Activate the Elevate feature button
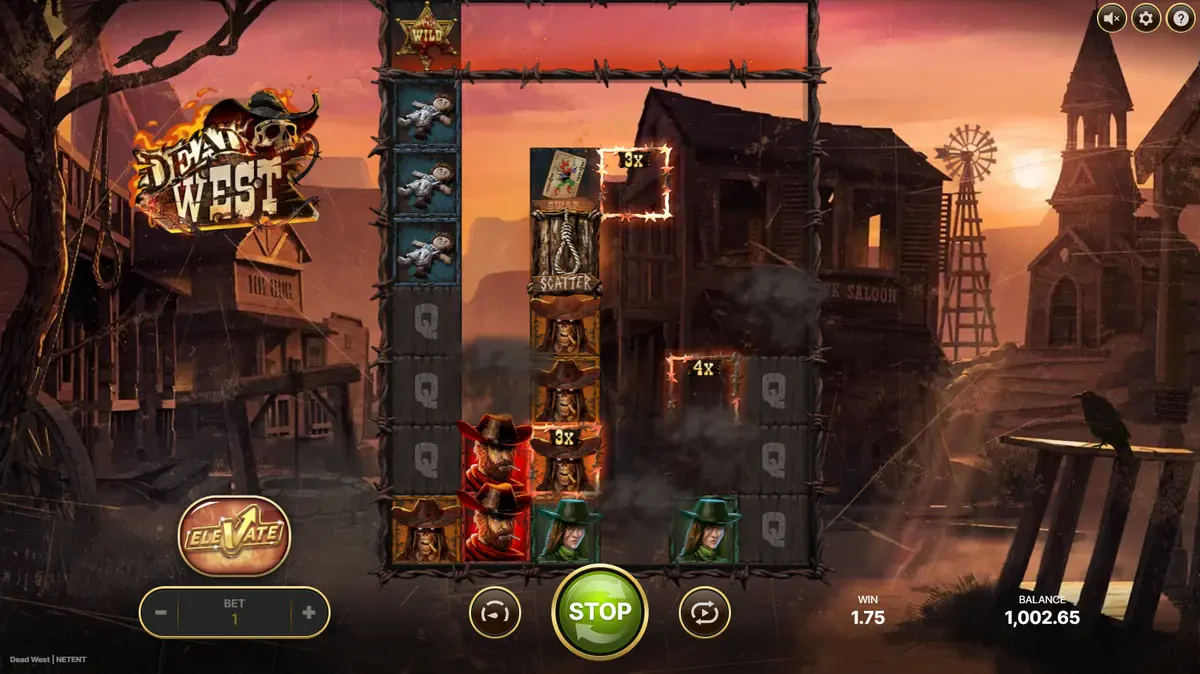1200x674 pixels. click(x=234, y=535)
